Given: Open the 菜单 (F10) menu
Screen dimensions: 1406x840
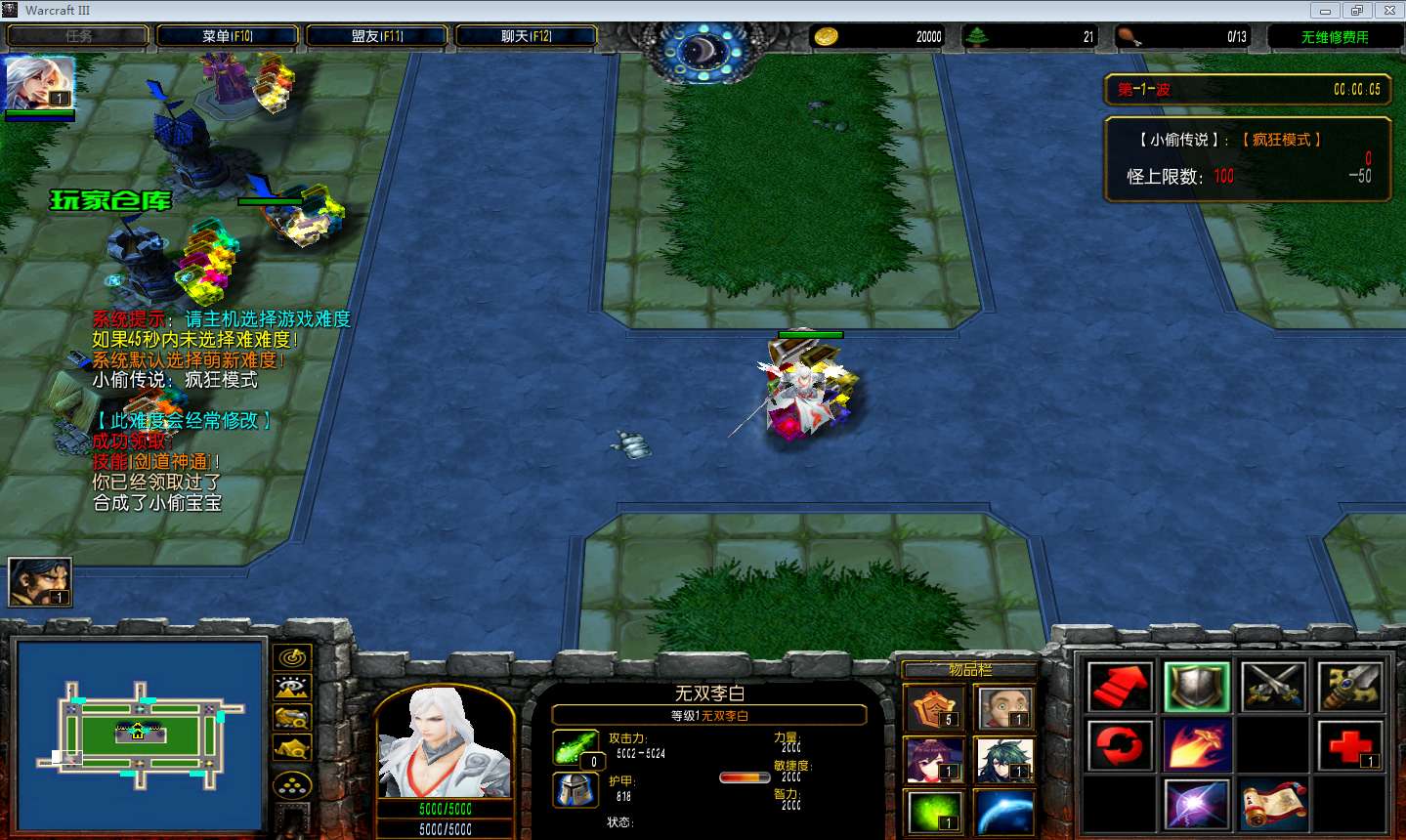Looking at the screenshot, I should click(227, 36).
